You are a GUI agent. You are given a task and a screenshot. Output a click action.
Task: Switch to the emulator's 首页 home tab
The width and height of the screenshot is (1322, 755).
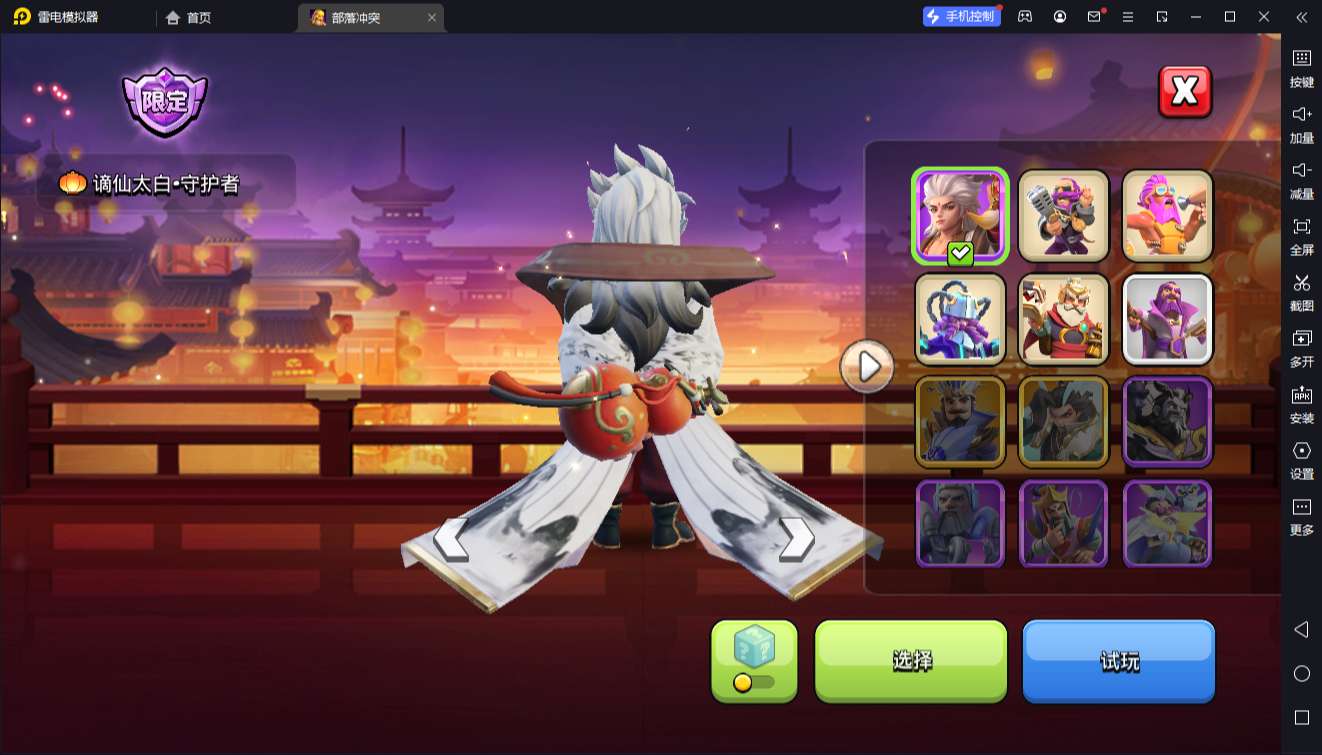click(189, 17)
